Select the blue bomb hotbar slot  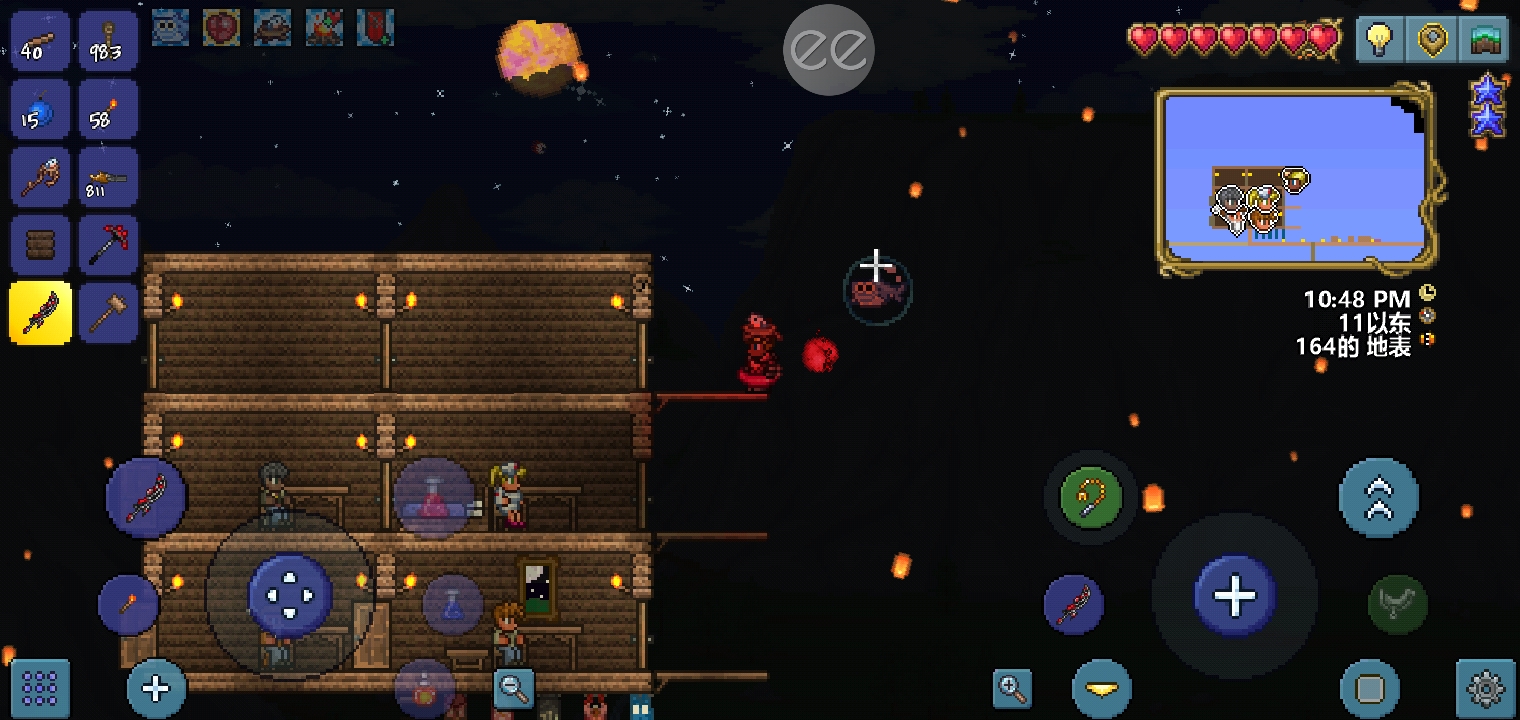click(40, 110)
